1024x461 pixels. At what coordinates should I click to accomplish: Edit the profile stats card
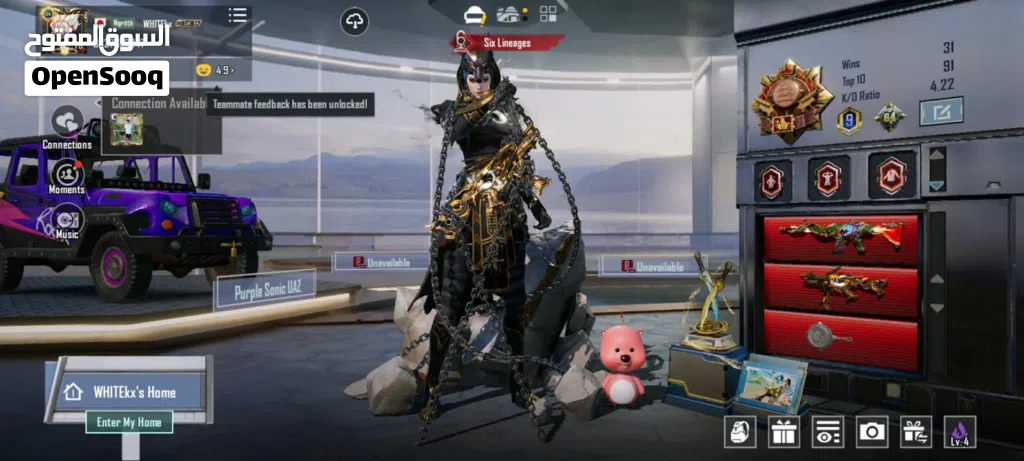coord(941,111)
